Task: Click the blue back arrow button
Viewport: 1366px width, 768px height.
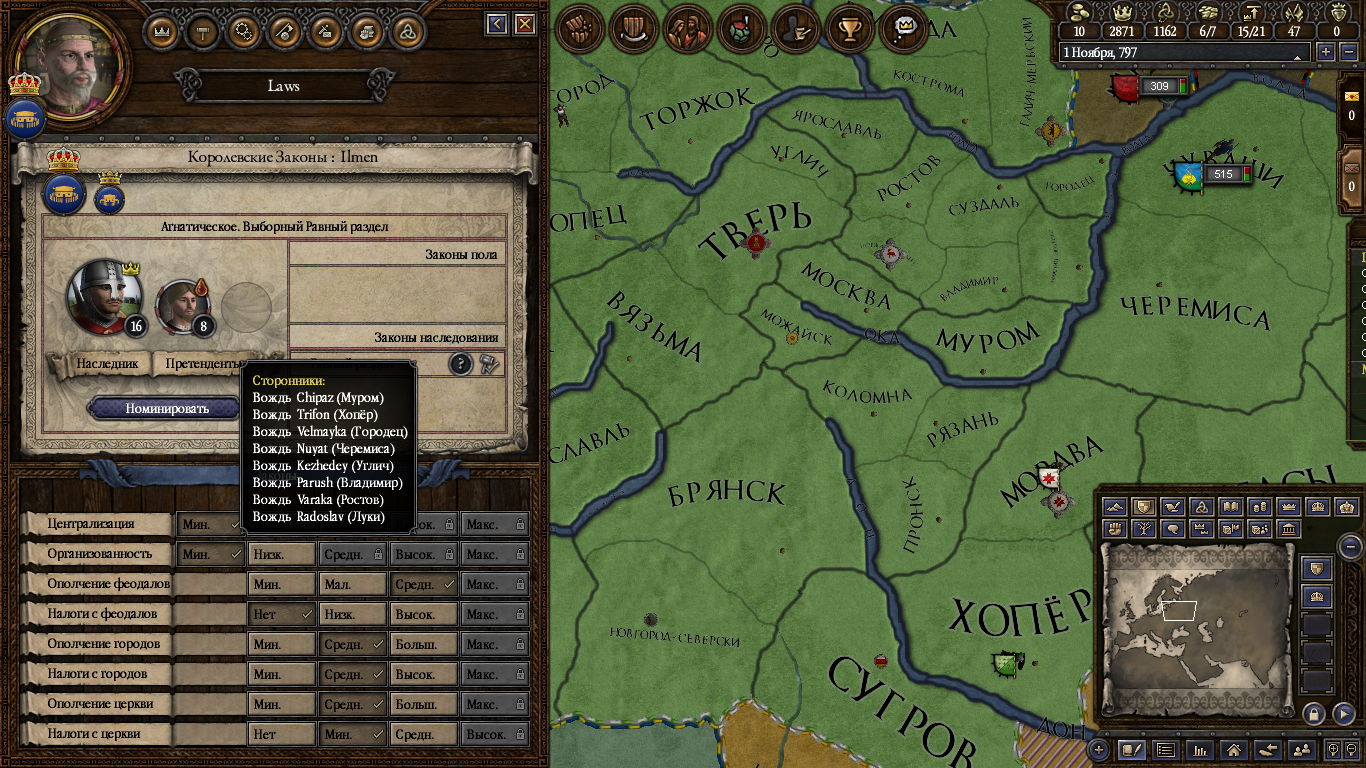Action: (496, 24)
